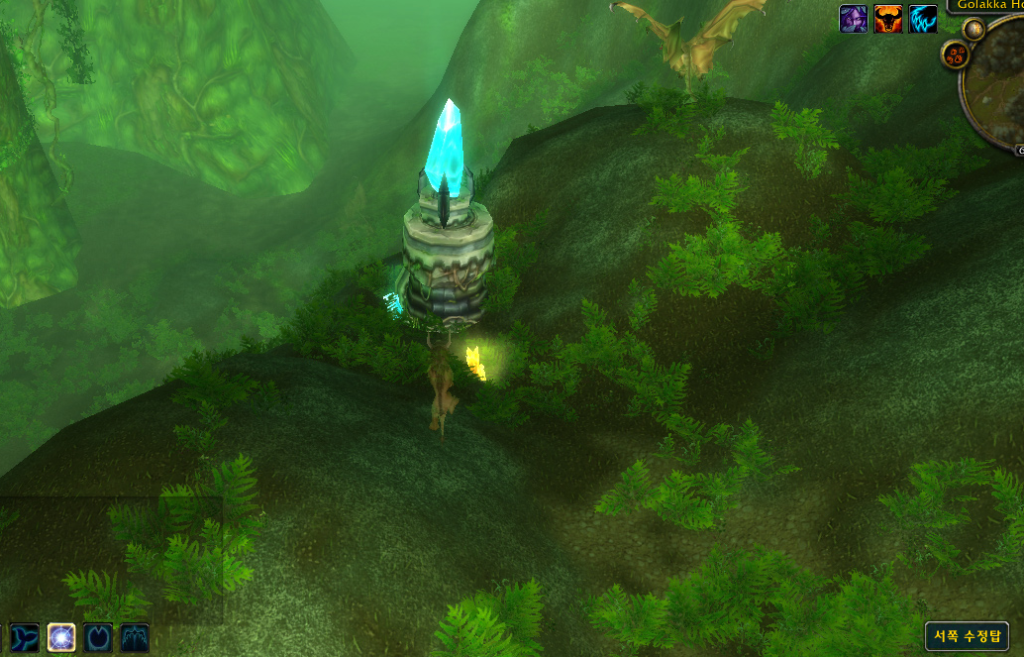Open the paw-print tracking button on the minimap
The width and height of the screenshot is (1024, 657).
coord(955,55)
